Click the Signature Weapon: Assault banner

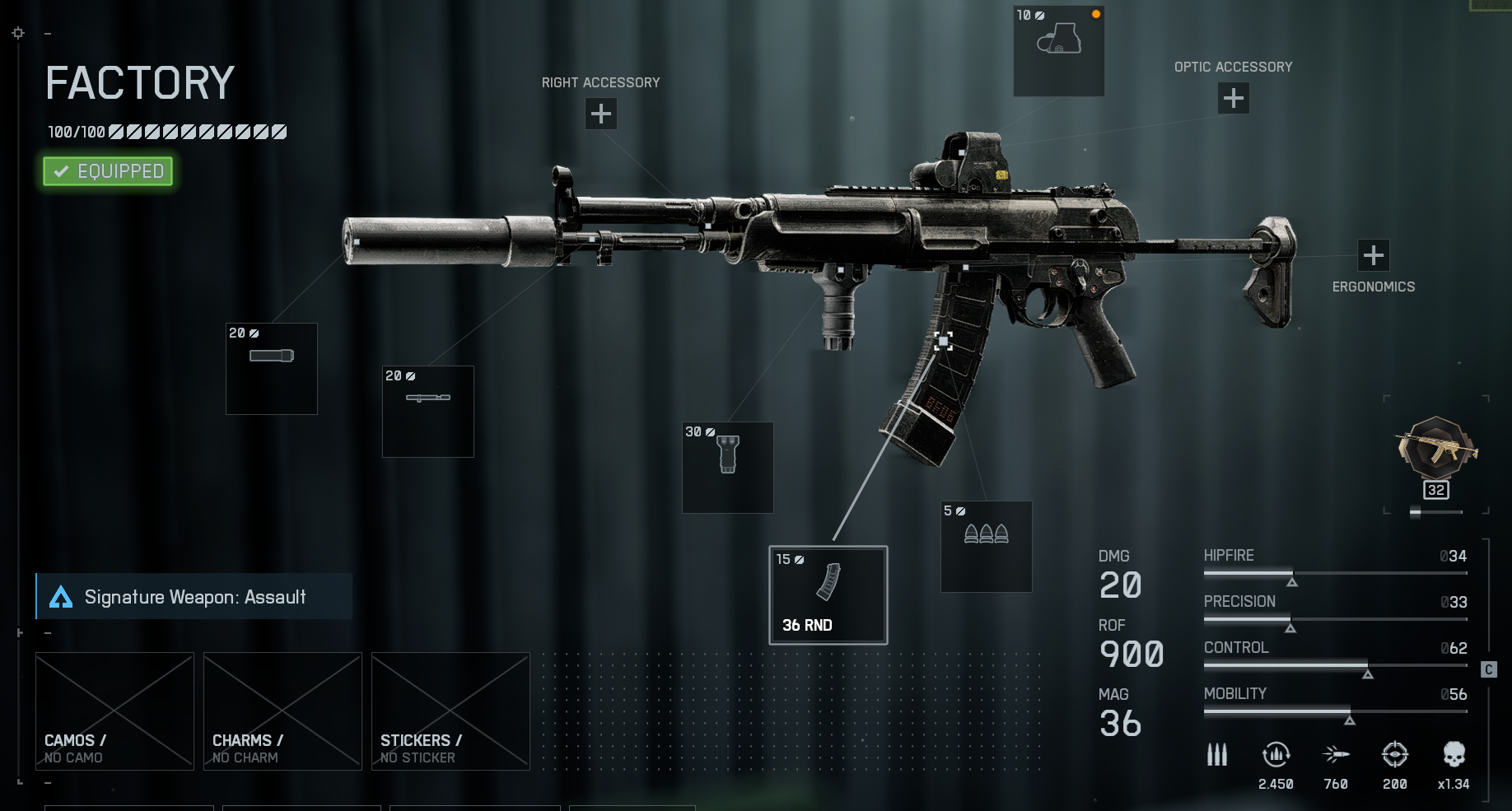pyautogui.click(x=194, y=596)
